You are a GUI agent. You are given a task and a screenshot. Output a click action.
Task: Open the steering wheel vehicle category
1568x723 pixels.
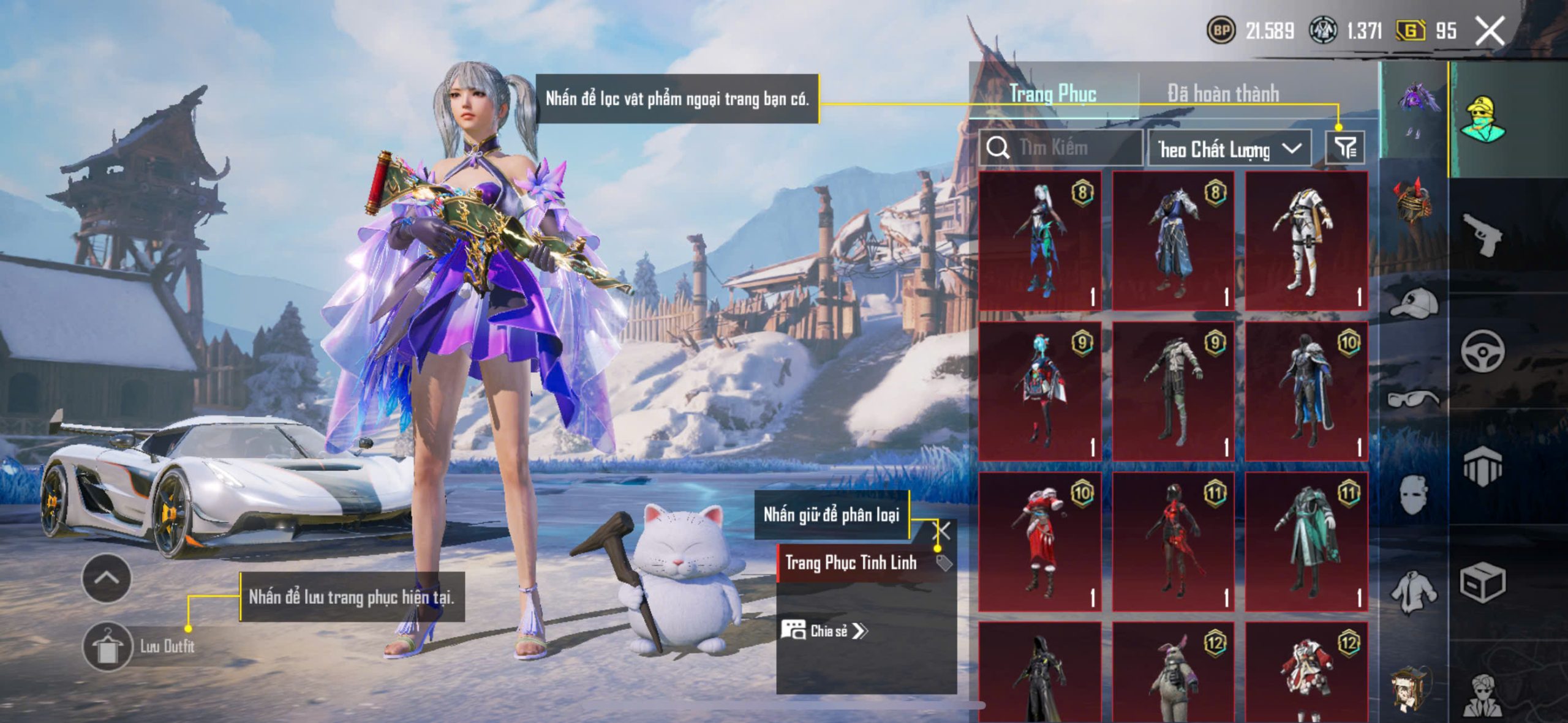point(1482,351)
